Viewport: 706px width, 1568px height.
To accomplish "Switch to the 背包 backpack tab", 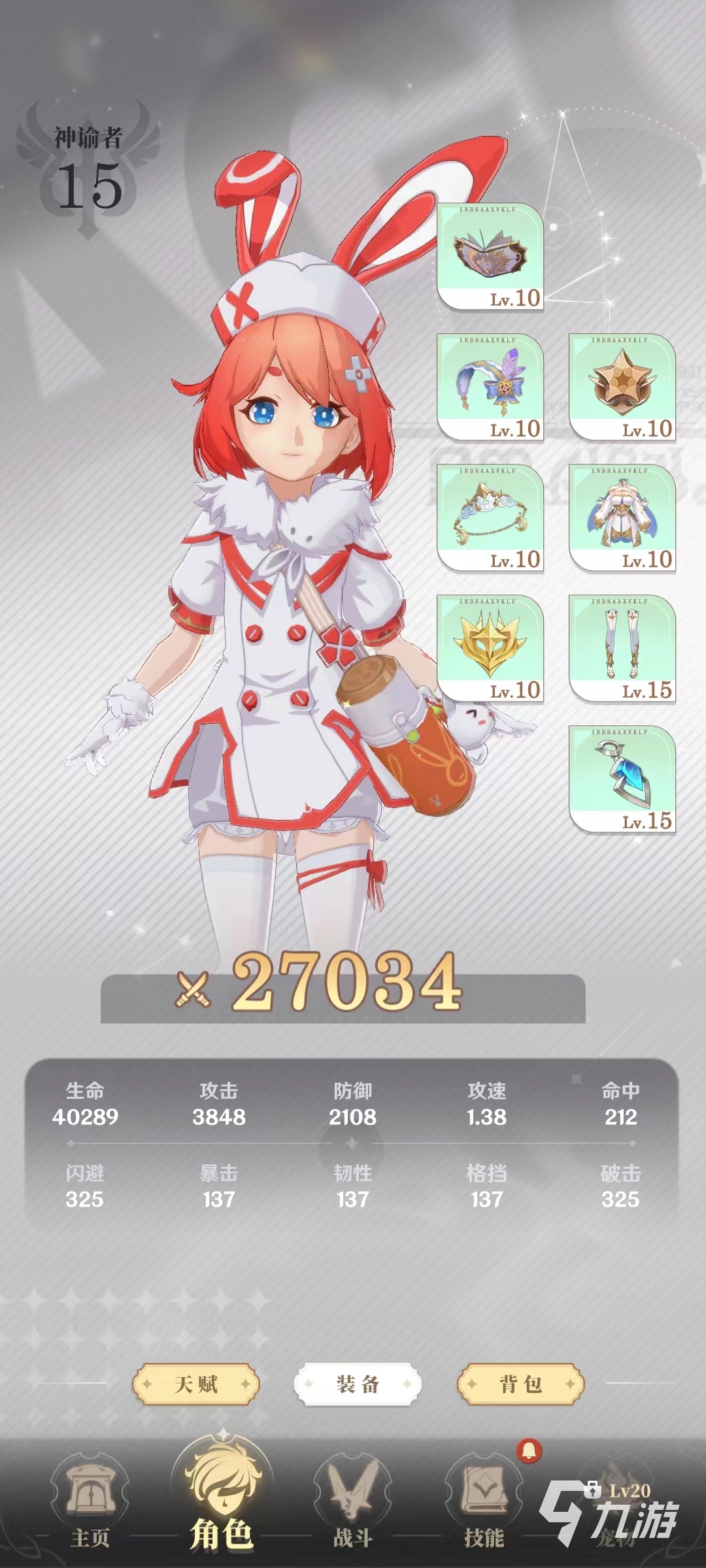I will pos(520,1384).
